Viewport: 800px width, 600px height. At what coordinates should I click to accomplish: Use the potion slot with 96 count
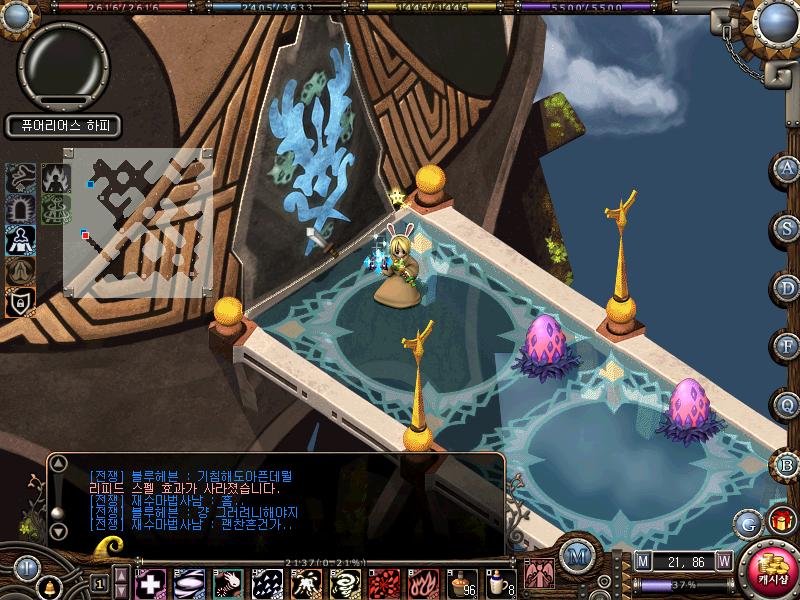point(461,582)
